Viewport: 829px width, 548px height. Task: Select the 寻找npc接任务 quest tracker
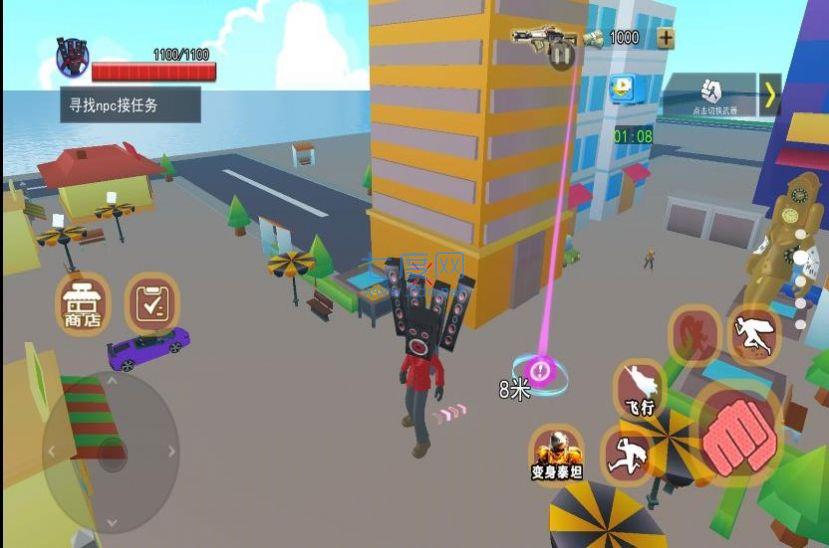pyautogui.click(x=129, y=104)
